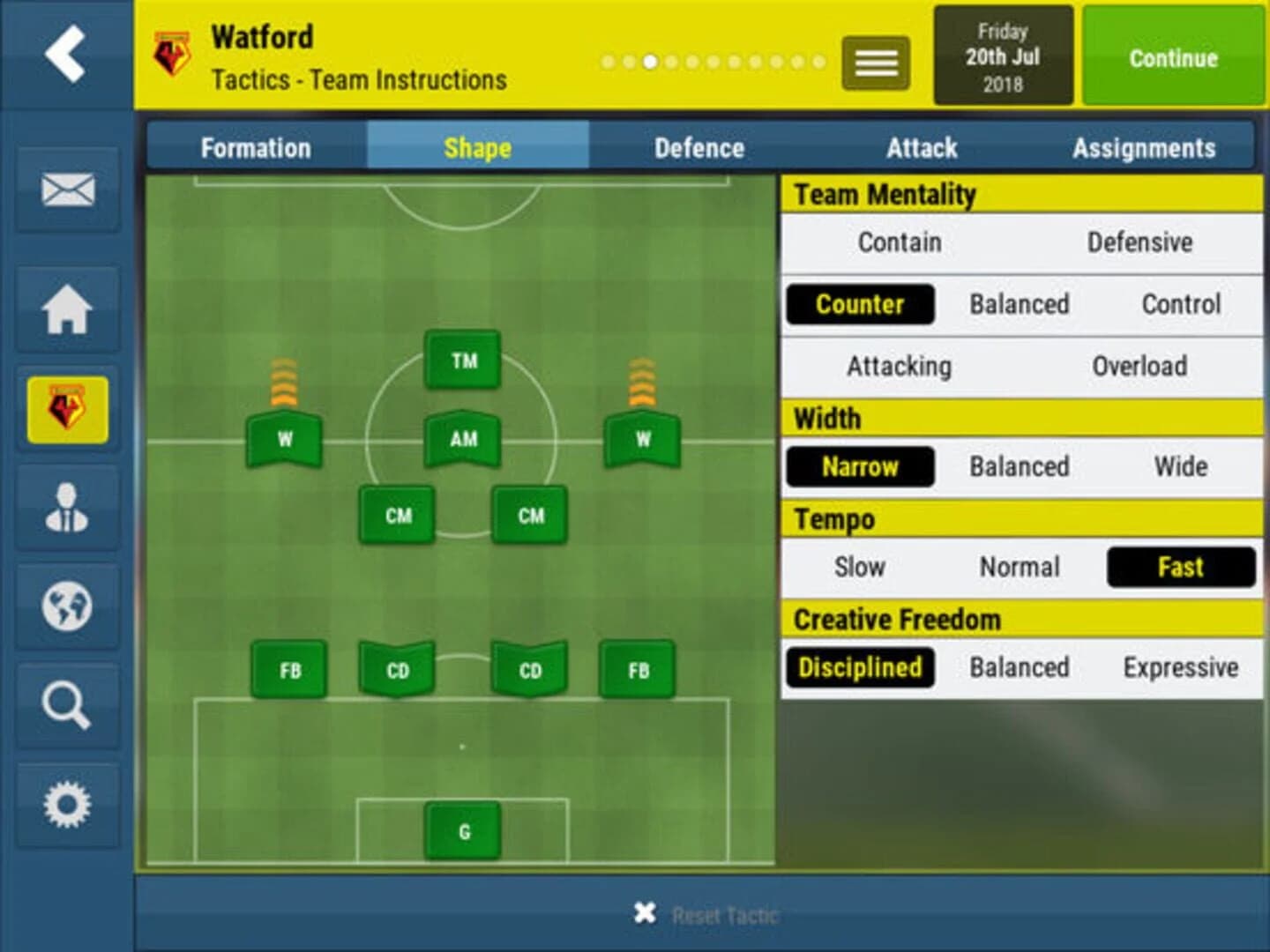The image size is (1270, 952).
Task: Switch tempo to Slow
Action: point(859,567)
